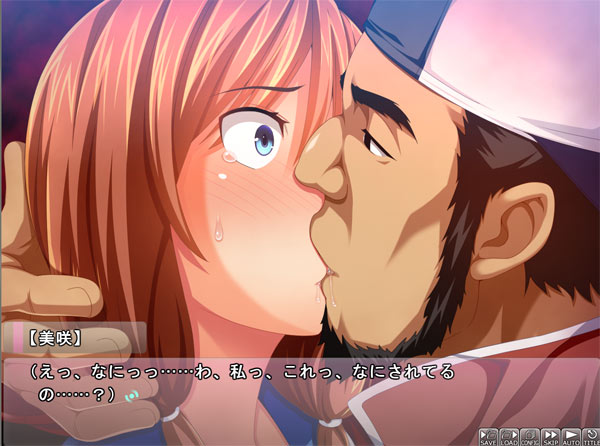Return to the TITLE screen
The image size is (600, 446).
tap(590, 436)
